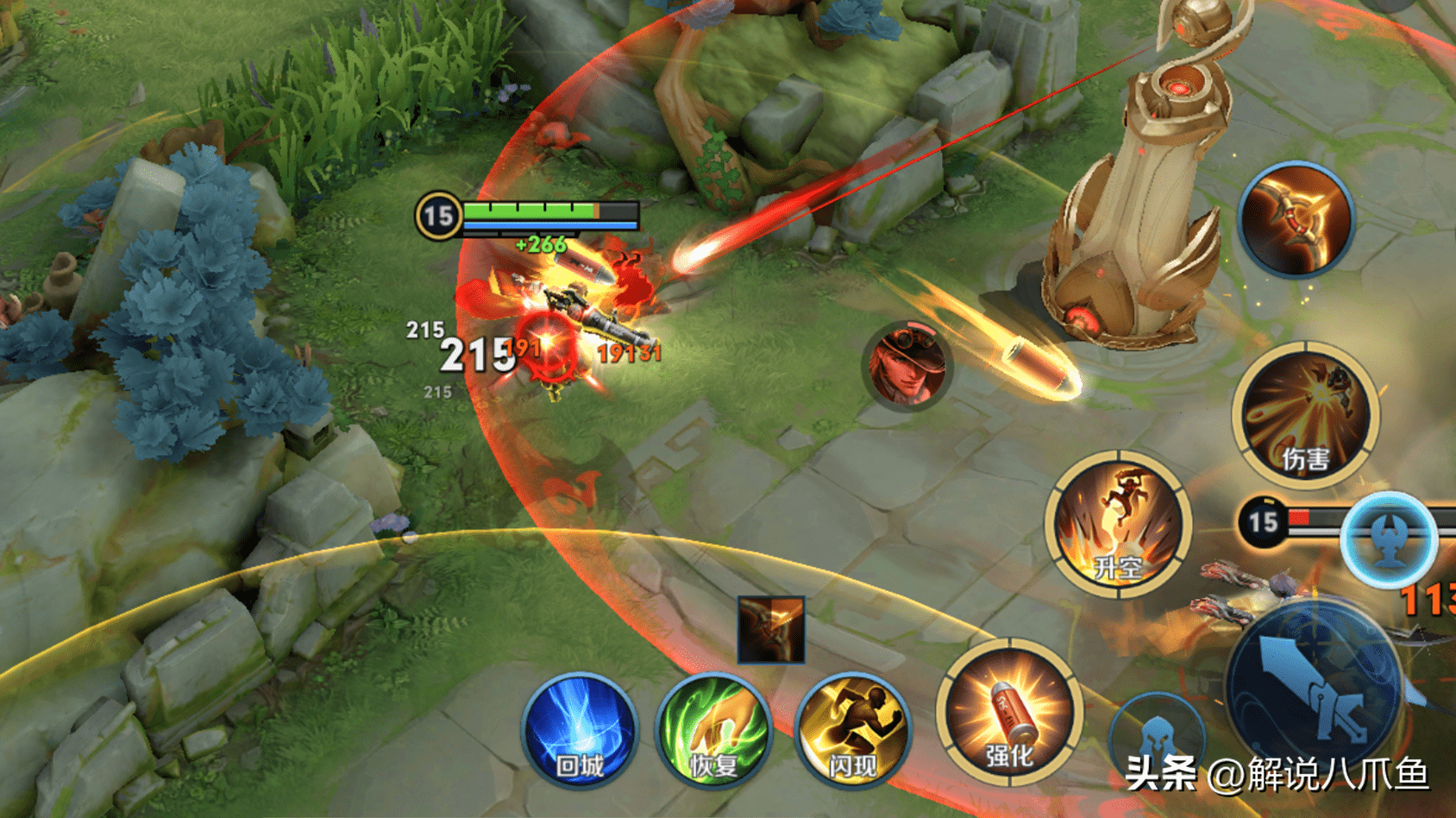Target the enemy hero portrait icon
This screenshot has height=818, width=1456.
tap(907, 366)
